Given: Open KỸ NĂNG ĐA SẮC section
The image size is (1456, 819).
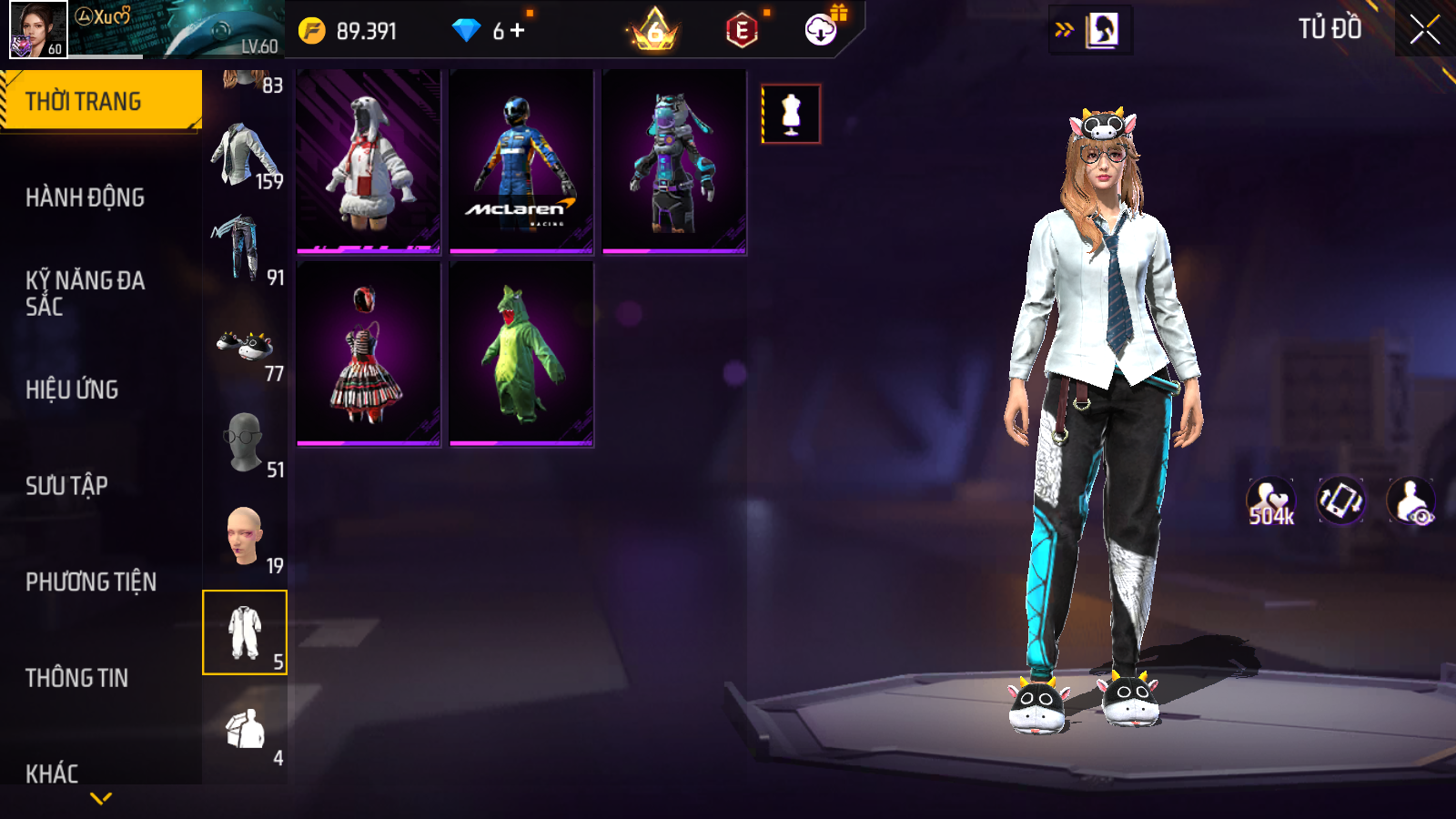Looking at the screenshot, I should (x=86, y=293).
